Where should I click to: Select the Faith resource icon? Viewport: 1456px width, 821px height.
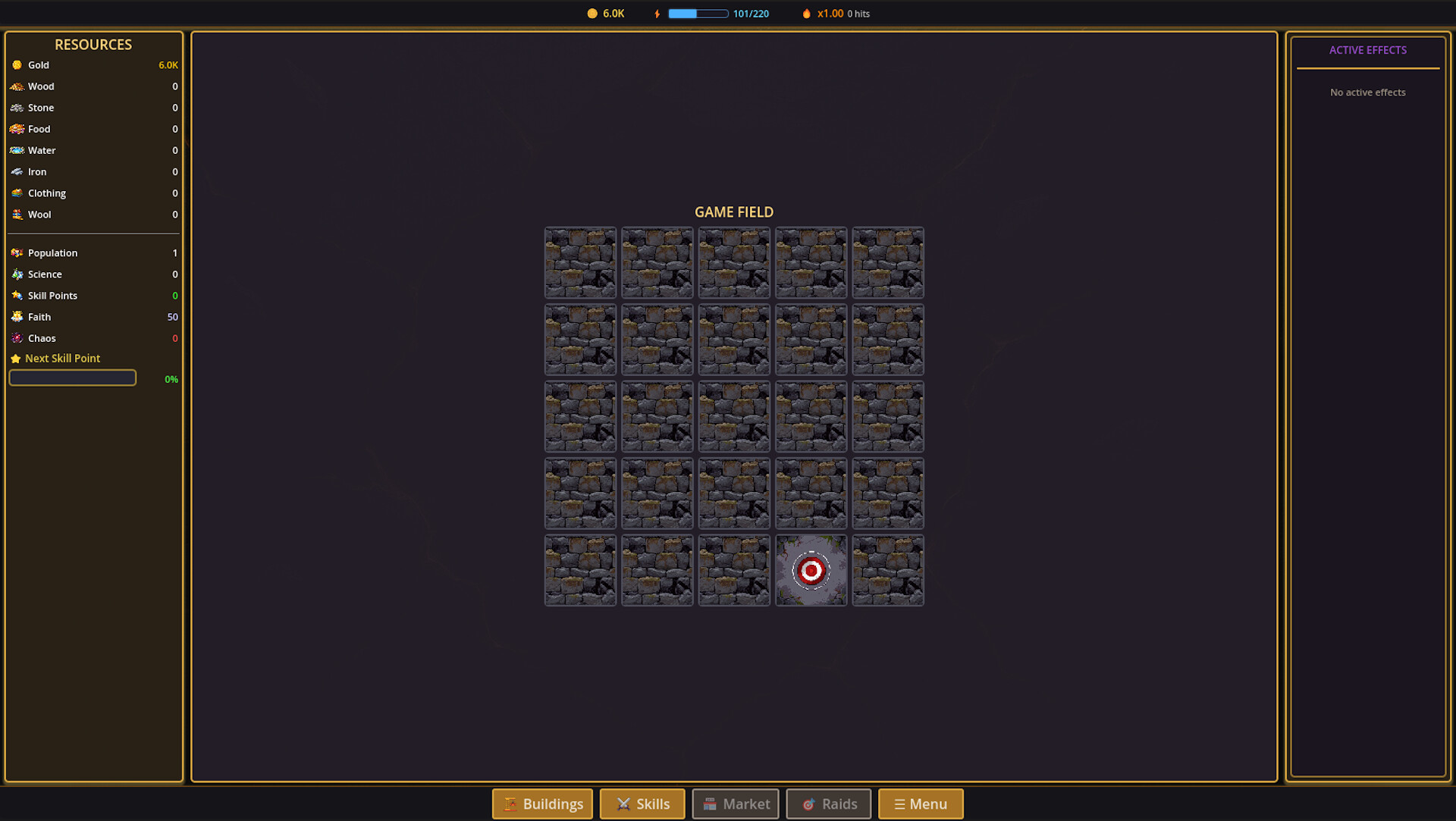coord(17,317)
